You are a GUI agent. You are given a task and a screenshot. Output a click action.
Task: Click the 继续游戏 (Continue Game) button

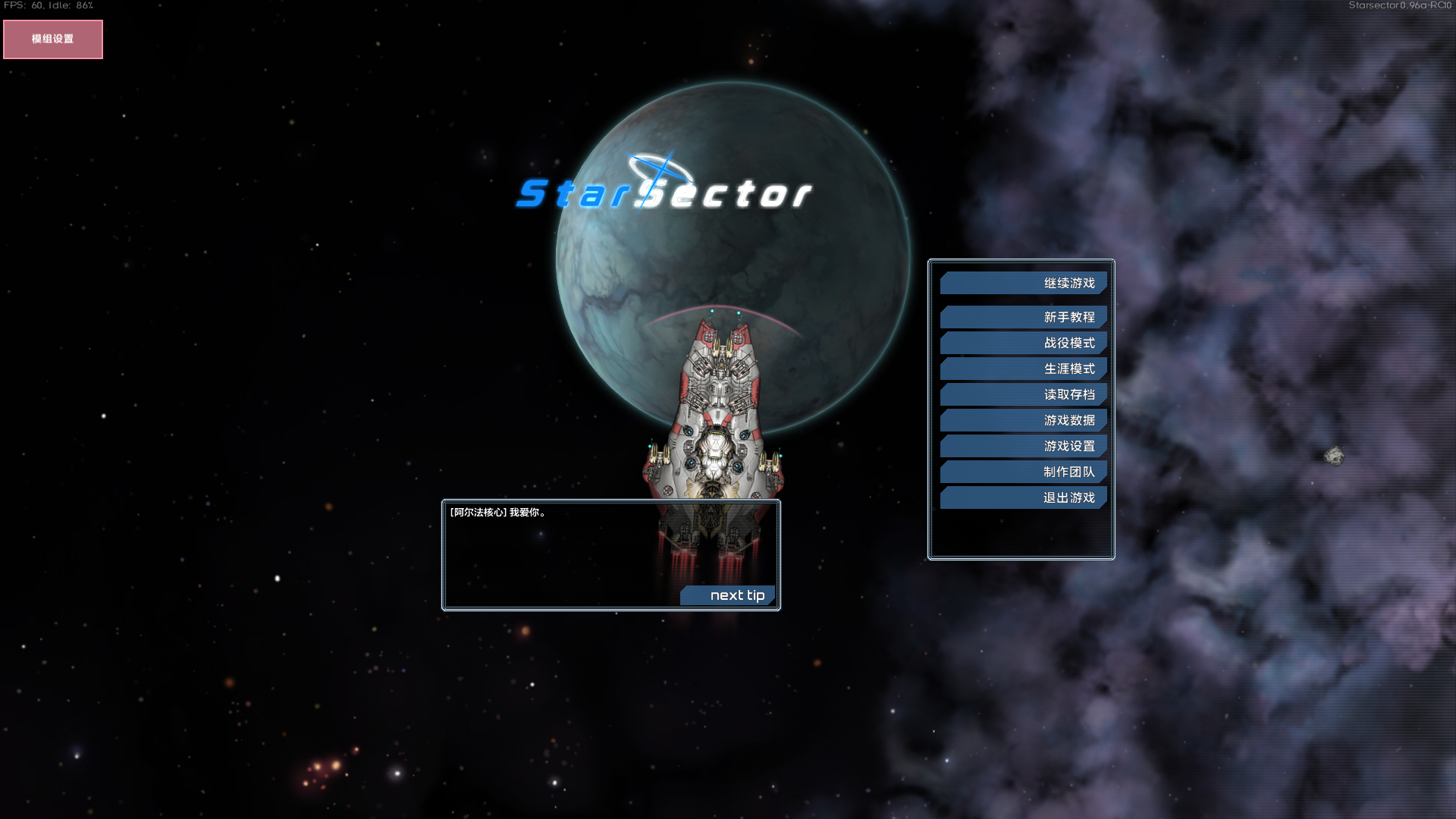point(1023,282)
